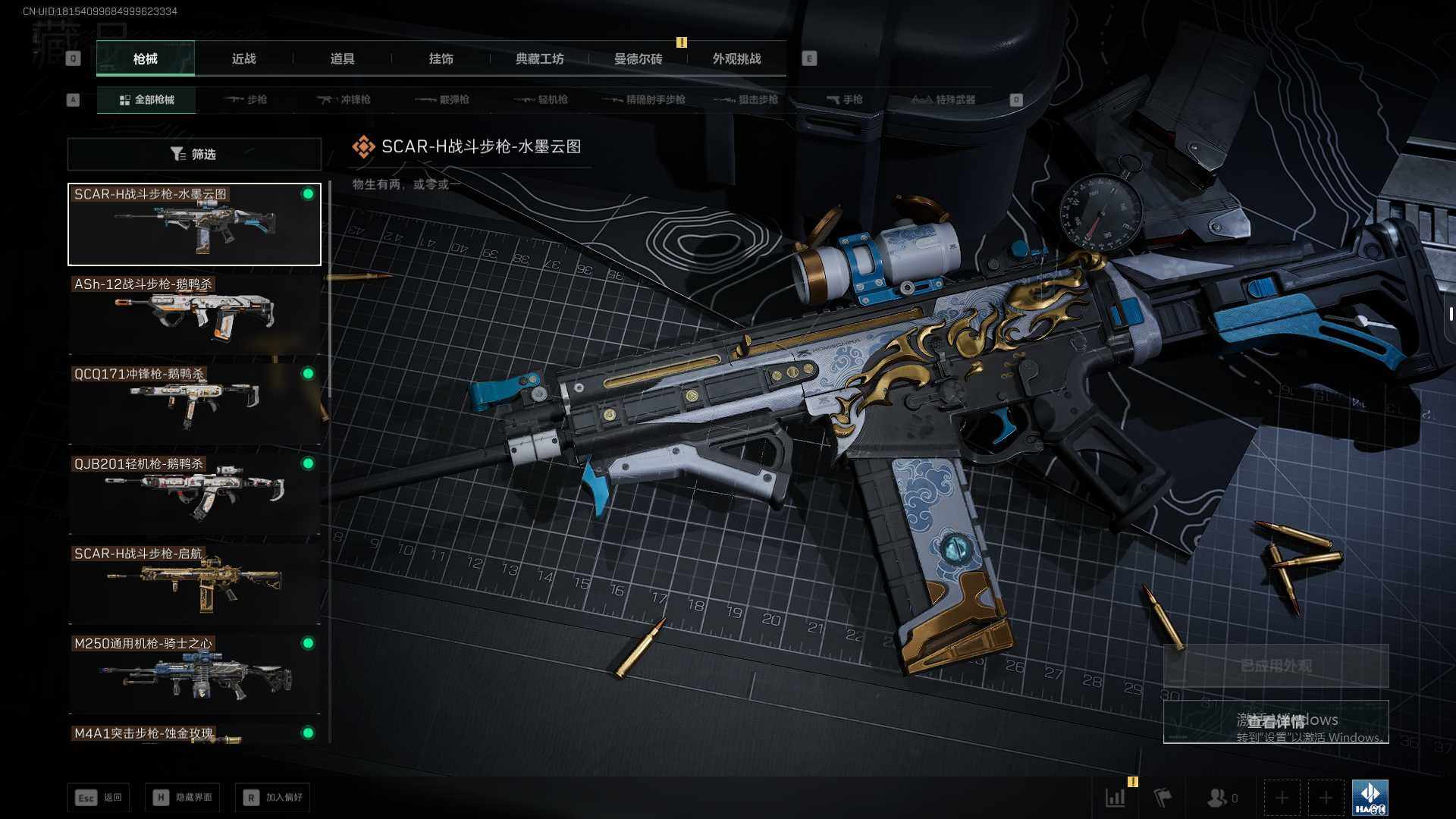Viewport: 1456px width, 819px height.
Task: Choose the QCQ171冲锋枪-鹅鸭杀 skin
Action: pyautogui.click(x=194, y=403)
